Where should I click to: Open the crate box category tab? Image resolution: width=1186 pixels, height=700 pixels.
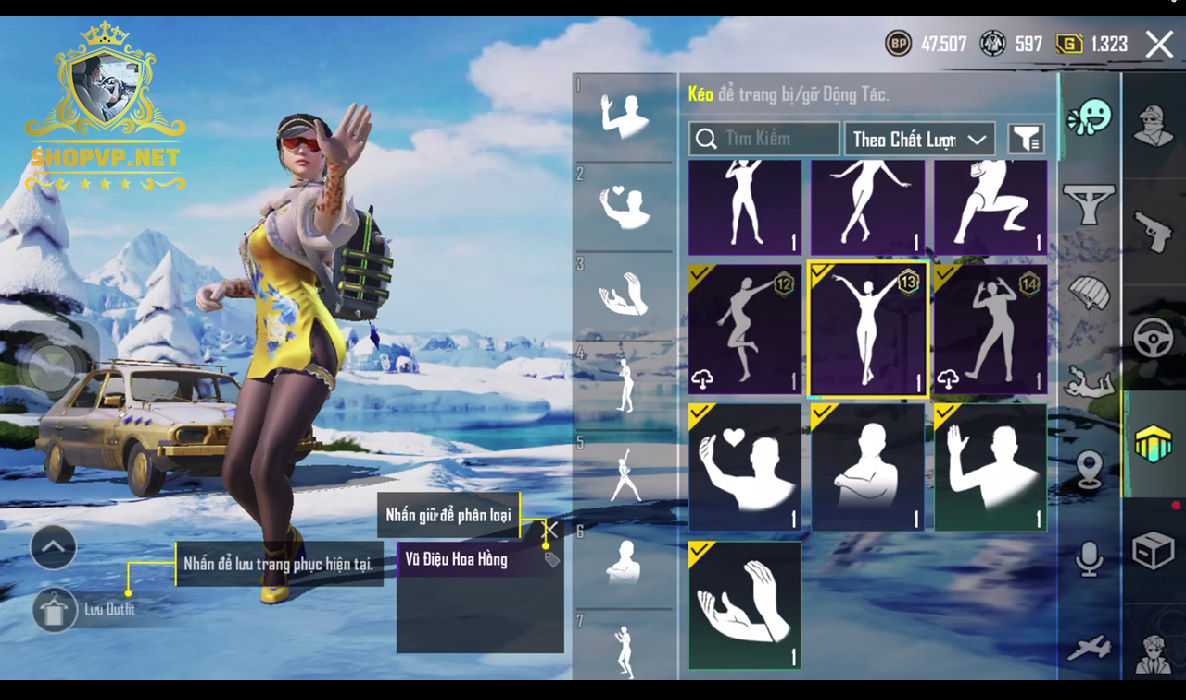point(1153,549)
